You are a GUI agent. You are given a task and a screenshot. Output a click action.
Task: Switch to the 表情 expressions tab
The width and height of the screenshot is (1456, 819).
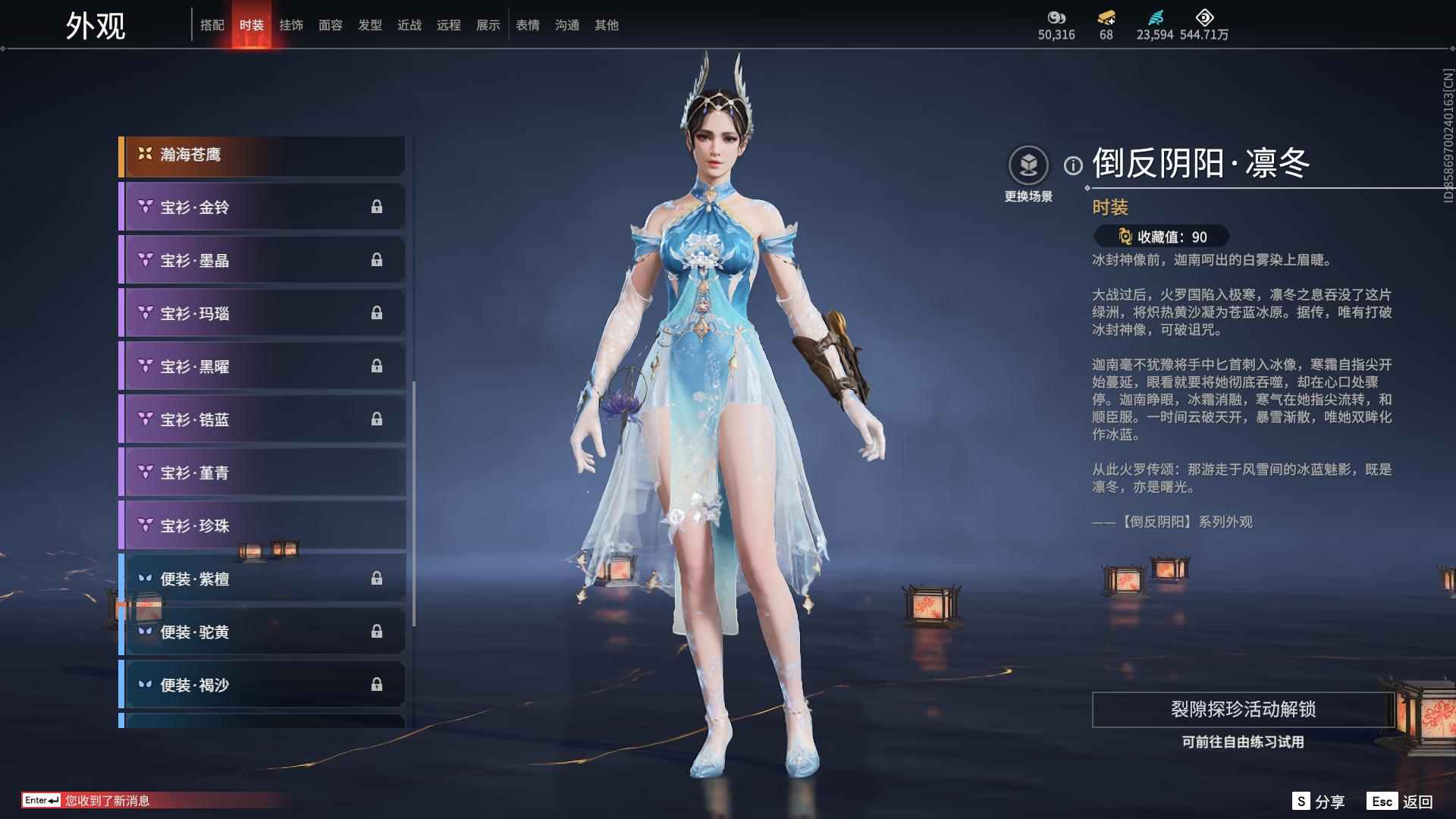point(526,24)
